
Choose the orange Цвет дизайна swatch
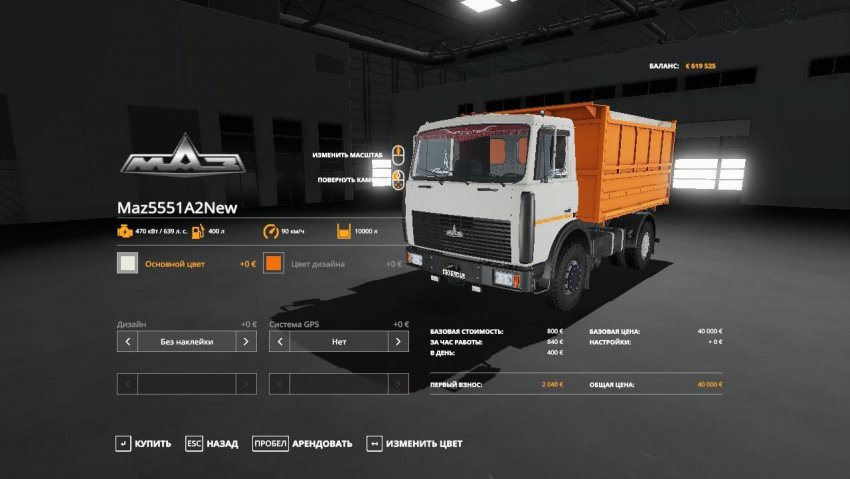(x=275, y=264)
